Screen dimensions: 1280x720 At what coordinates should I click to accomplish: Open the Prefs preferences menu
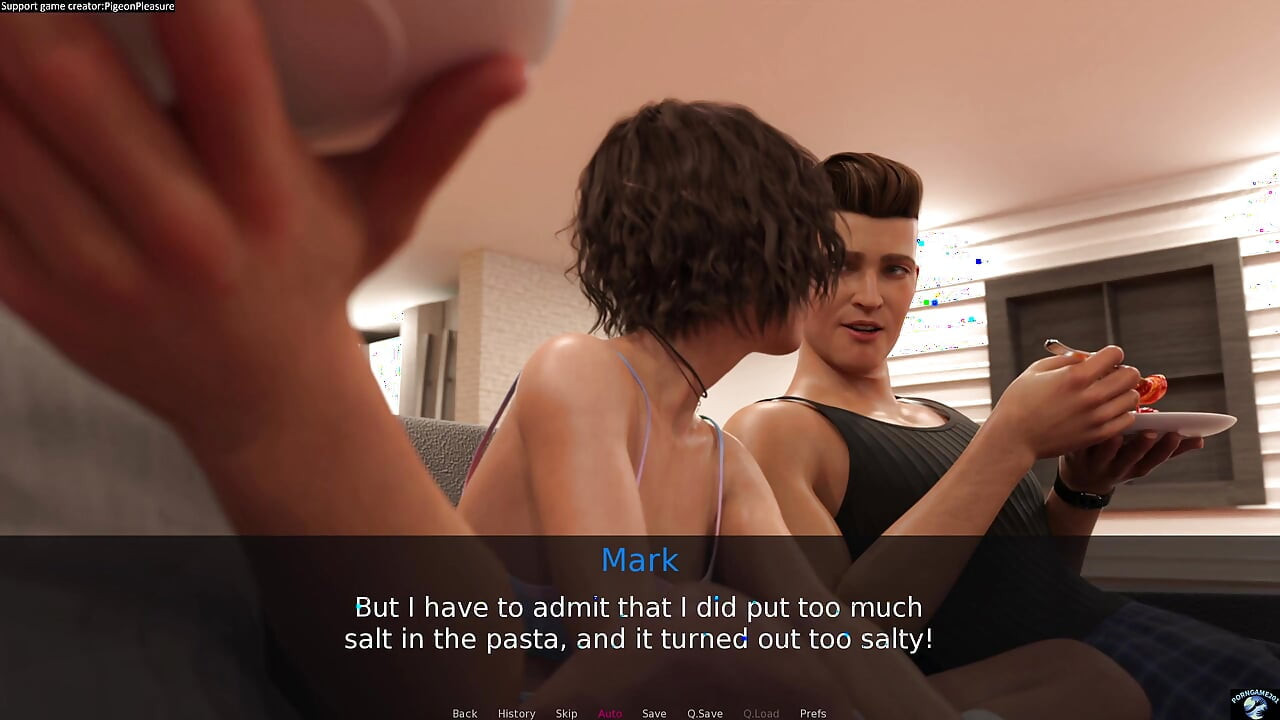(813, 713)
